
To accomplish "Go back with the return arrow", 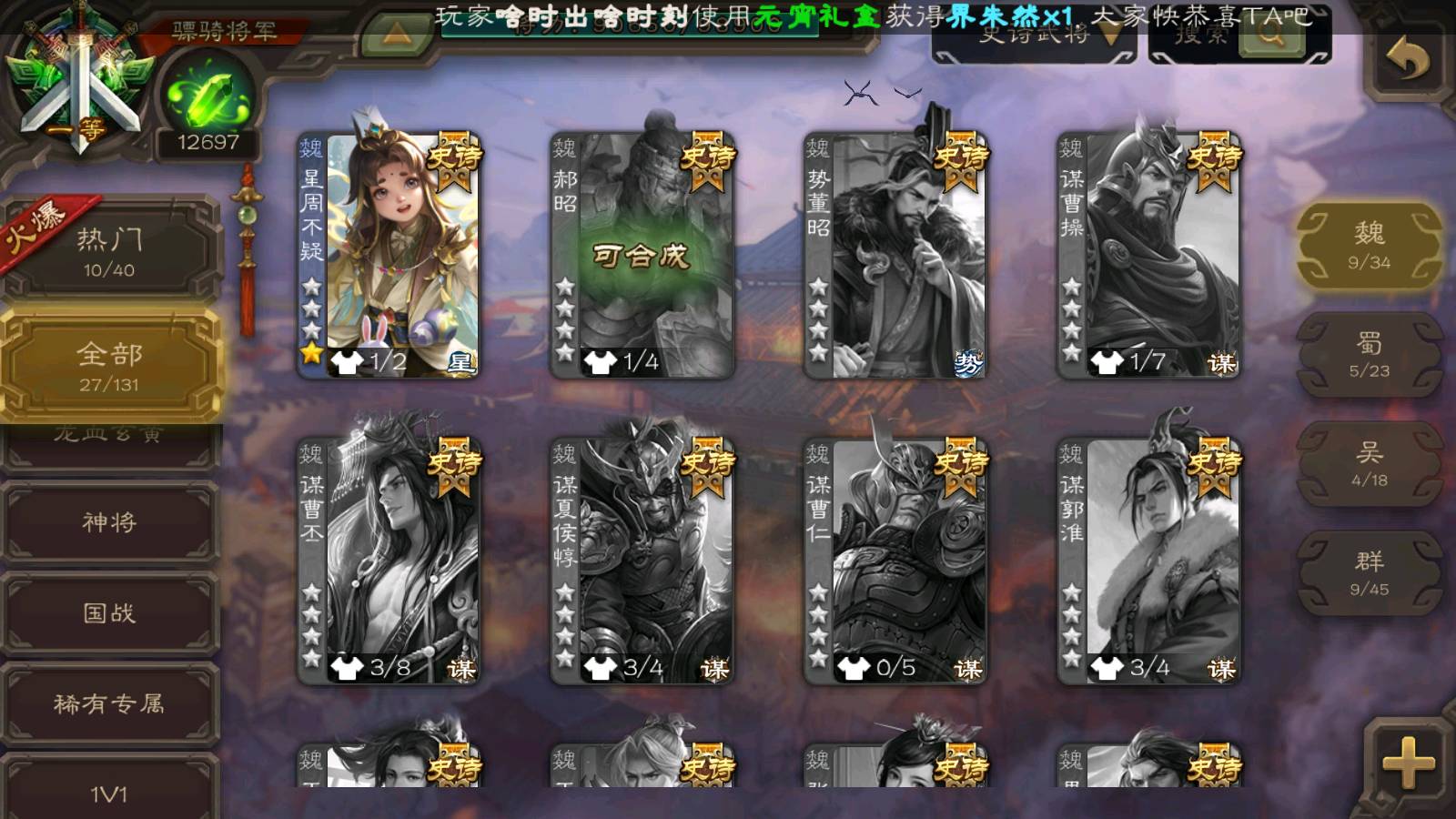I will 1407,60.
